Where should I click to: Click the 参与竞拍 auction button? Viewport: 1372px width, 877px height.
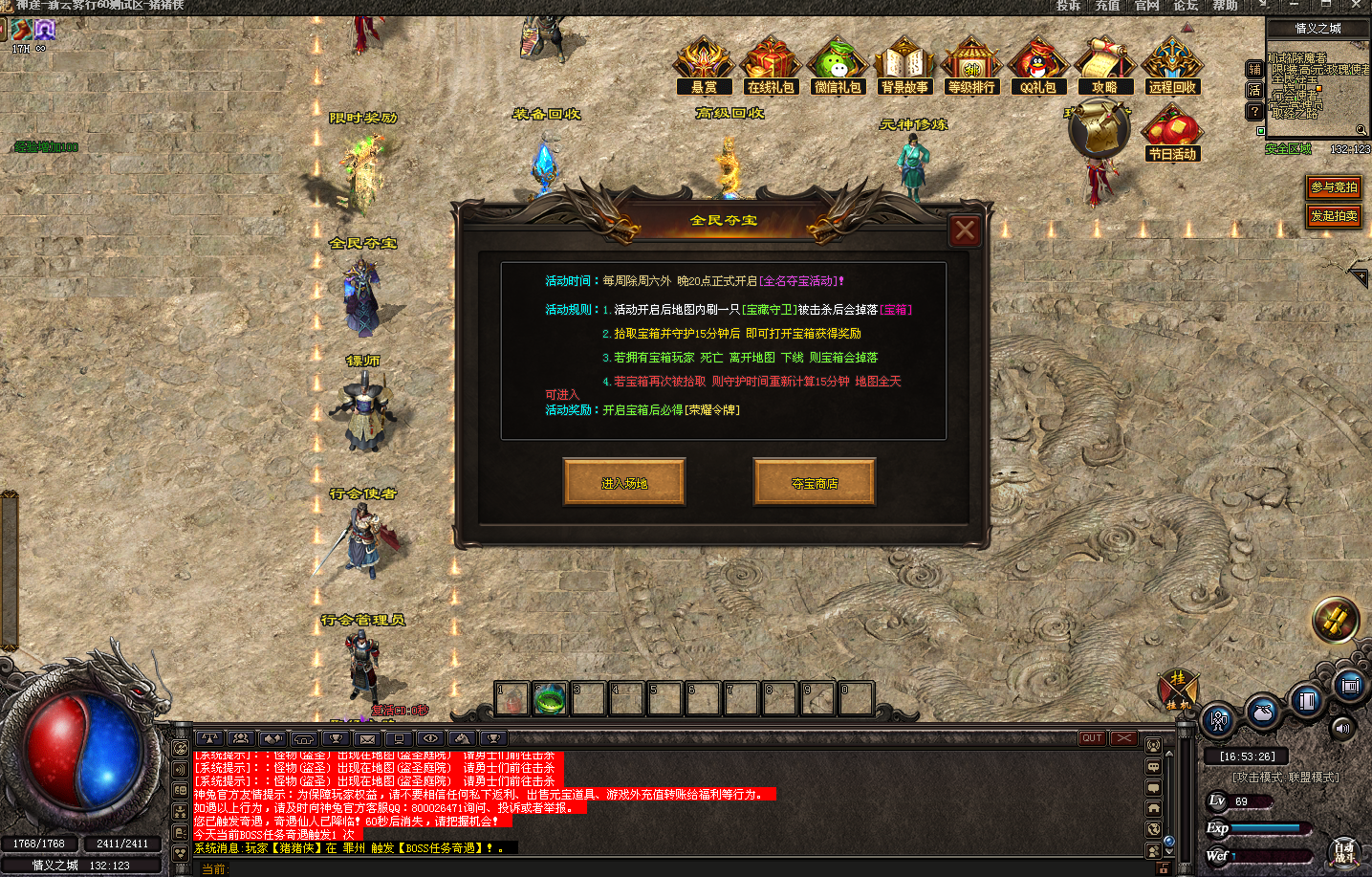pyautogui.click(x=1334, y=187)
